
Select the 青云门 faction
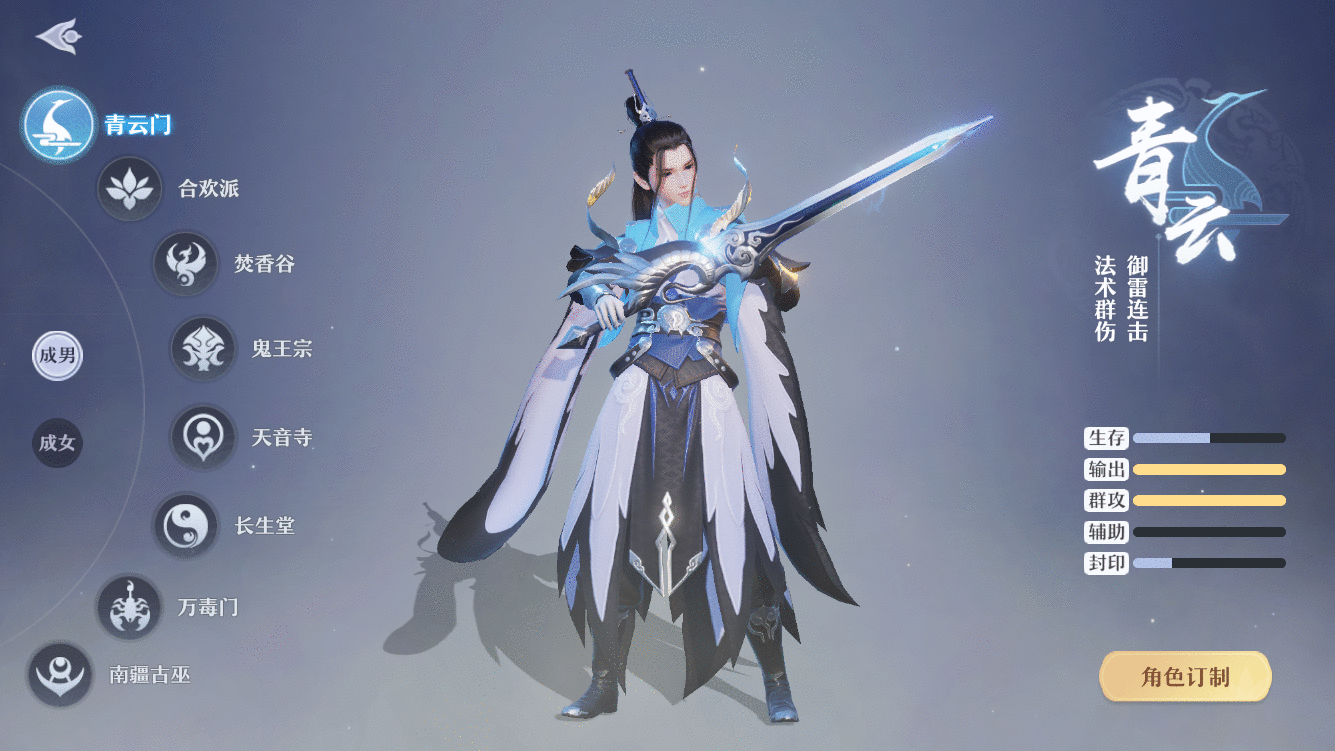[x=59, y=125]
